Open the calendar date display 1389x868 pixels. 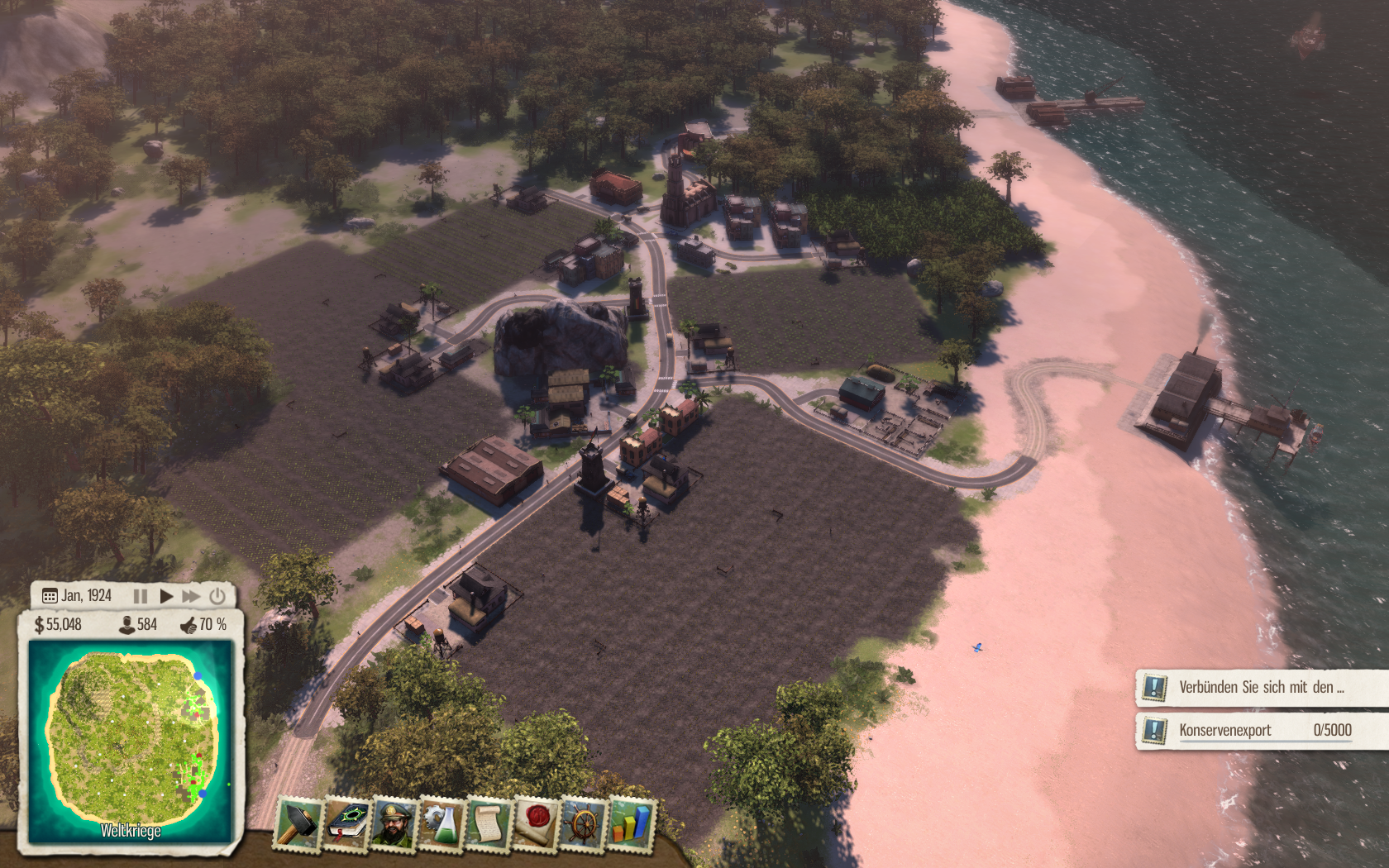pyautogui.click(x=77, y=596)
